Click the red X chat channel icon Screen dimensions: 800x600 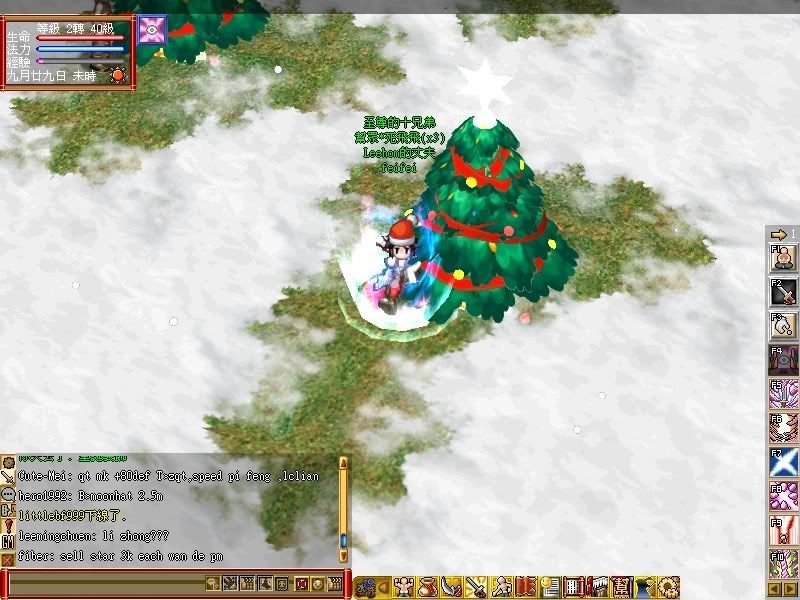click(8, 561)
